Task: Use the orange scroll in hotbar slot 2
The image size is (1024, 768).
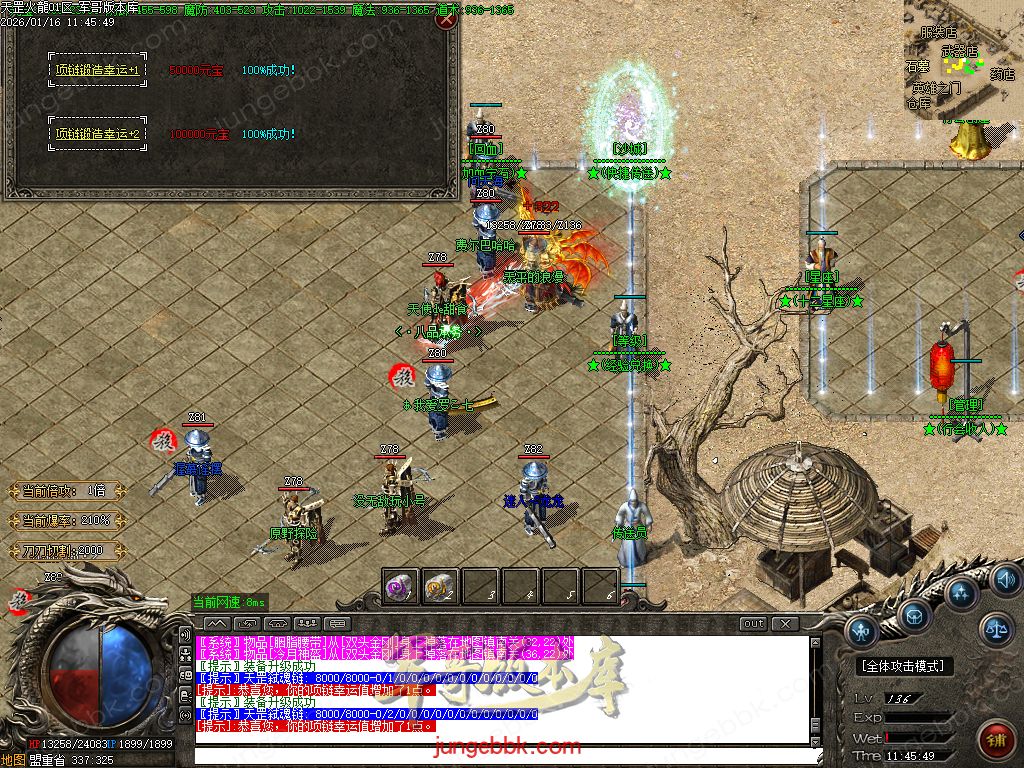Action: coord(441,587)
